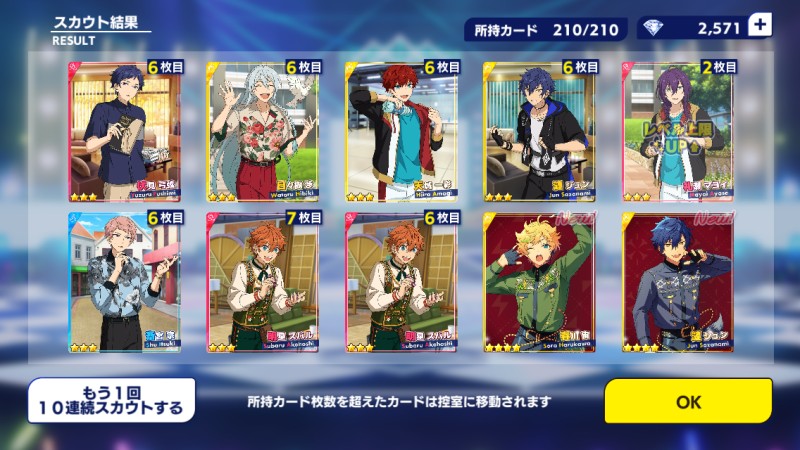The width and height of the screenshot is (800, 450).
Task: Confirm the scout results with OK
Action: [688, 402]
